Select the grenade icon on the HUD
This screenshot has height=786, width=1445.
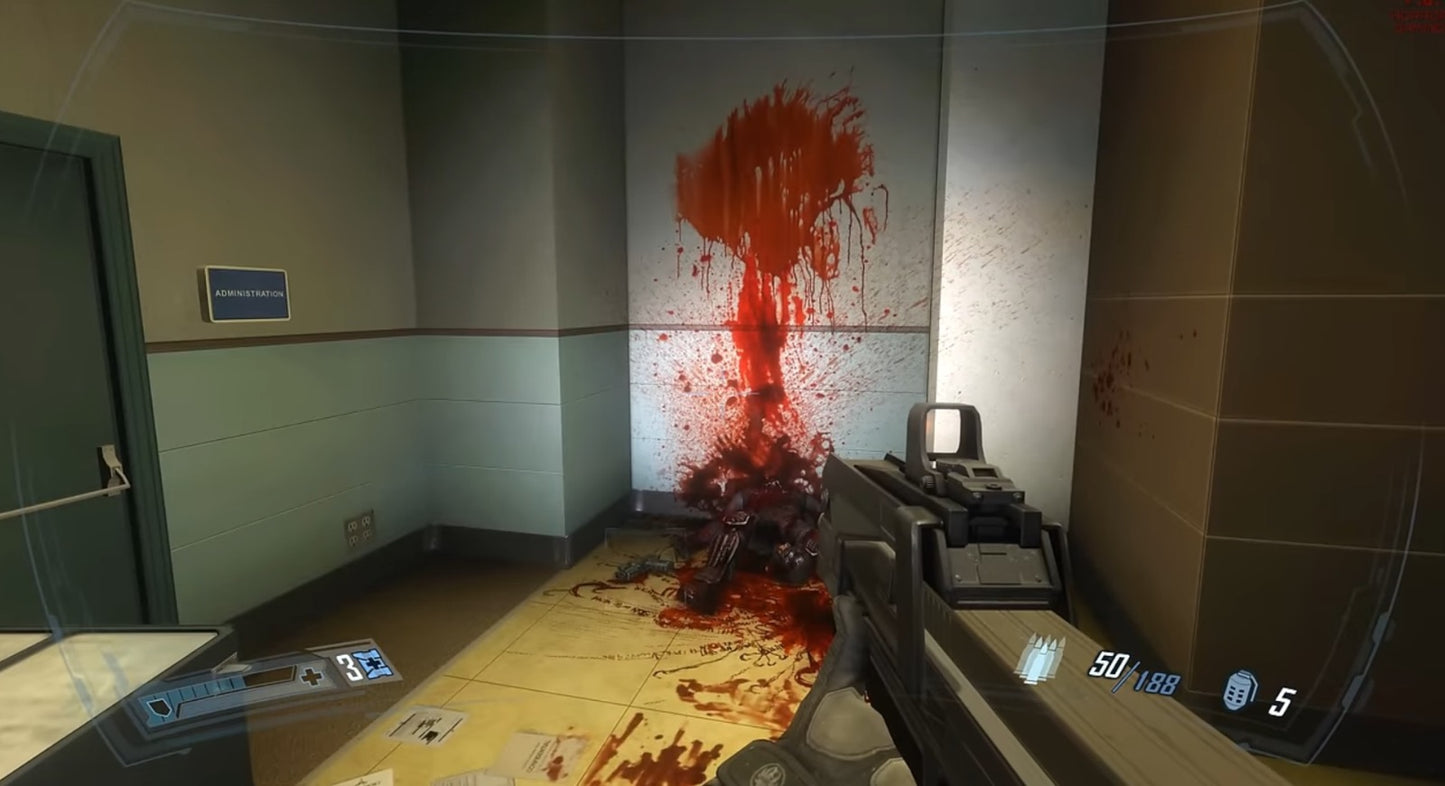1240,690
